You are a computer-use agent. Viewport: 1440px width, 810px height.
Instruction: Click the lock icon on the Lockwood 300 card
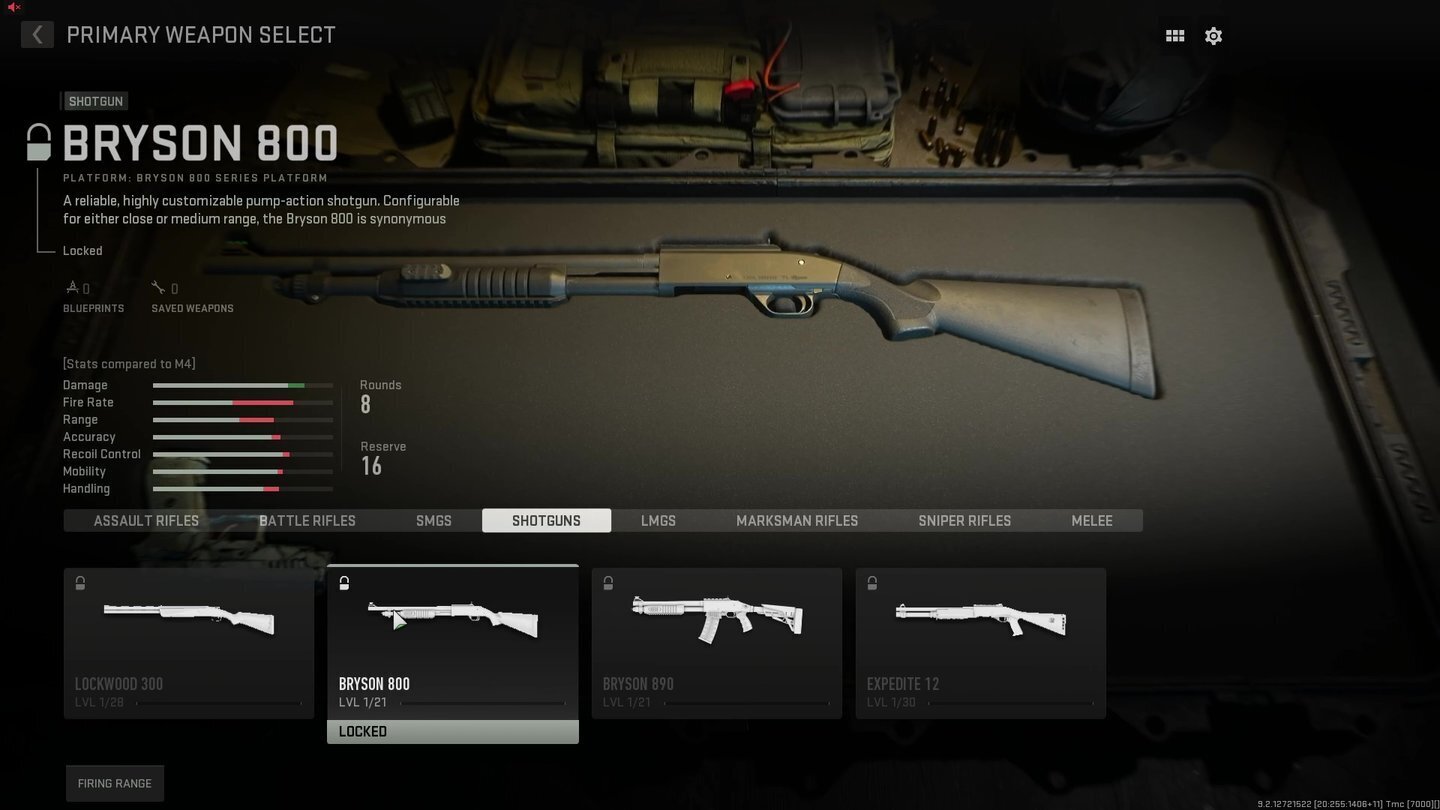click(x=80, y=583)
